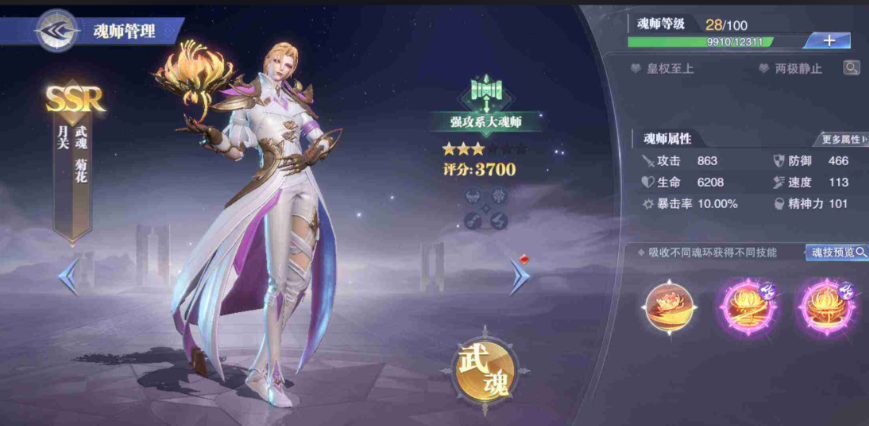Add soul master experience with the plus button
This screenshot has height=426, width=869.
pyautogui.click(x=830, y=41)
